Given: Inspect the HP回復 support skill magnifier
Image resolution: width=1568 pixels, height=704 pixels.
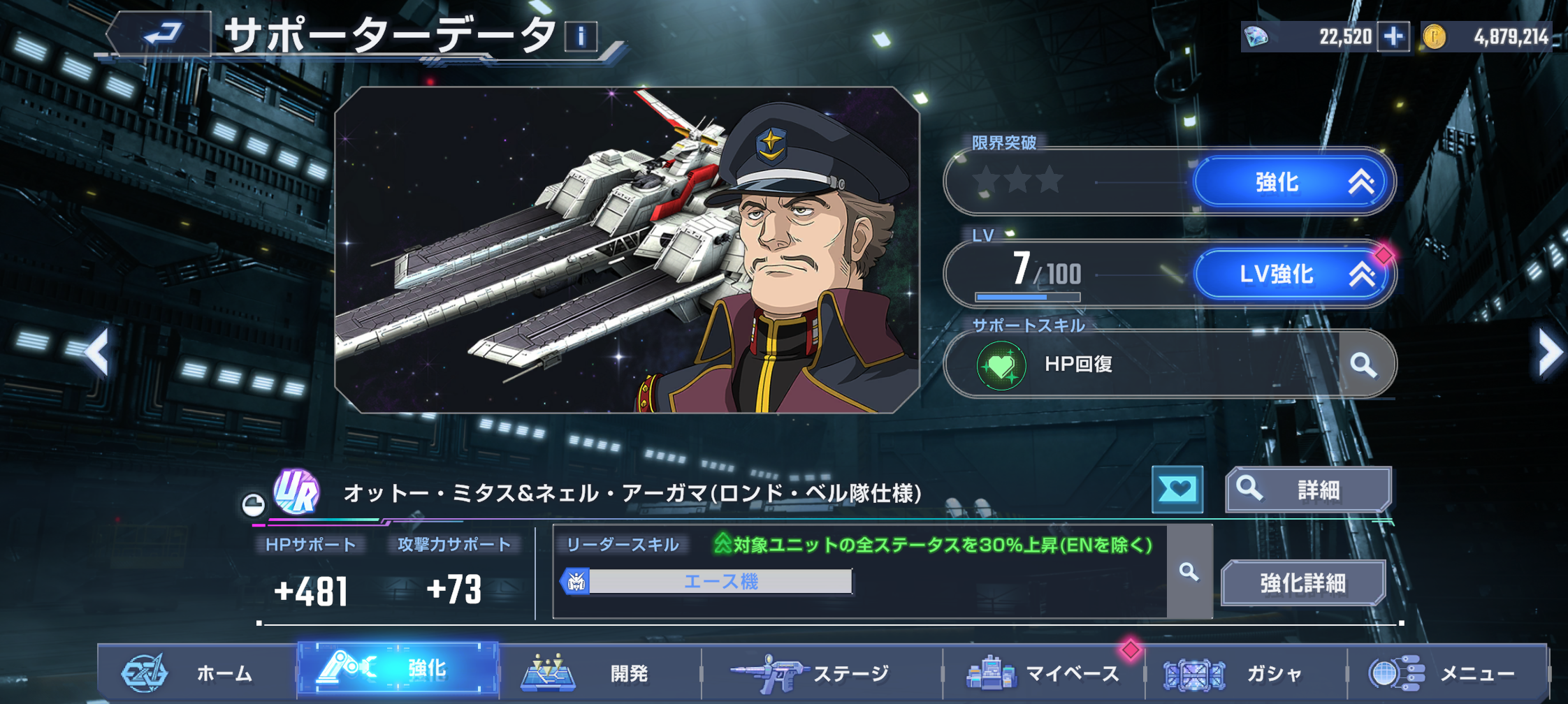Looking at the screenshot, I should 1363,364.
